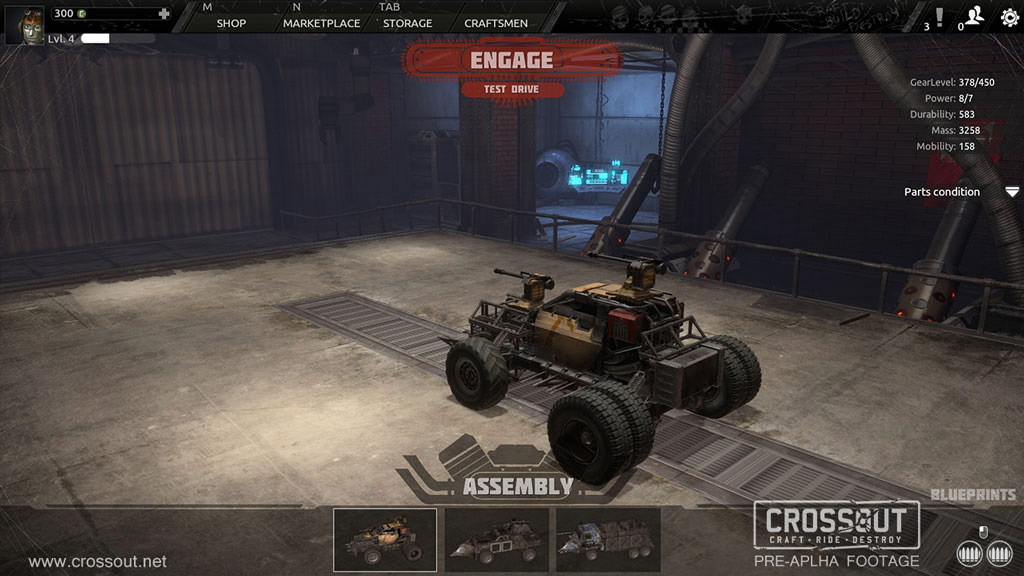The image size is (1024, 576).
Task: Open the Storage tab
Action: 408,23
